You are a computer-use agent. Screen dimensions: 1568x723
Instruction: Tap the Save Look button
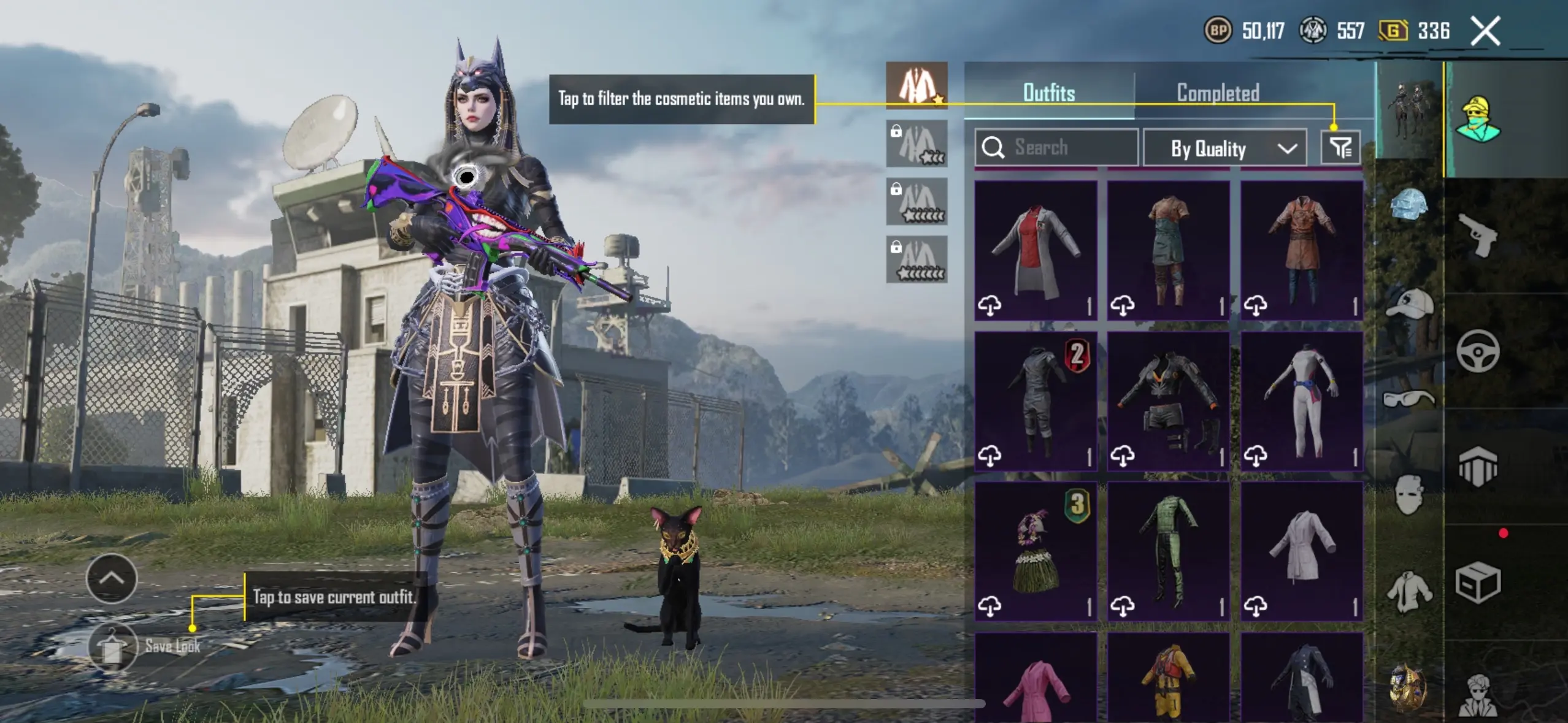pos(113,647)
